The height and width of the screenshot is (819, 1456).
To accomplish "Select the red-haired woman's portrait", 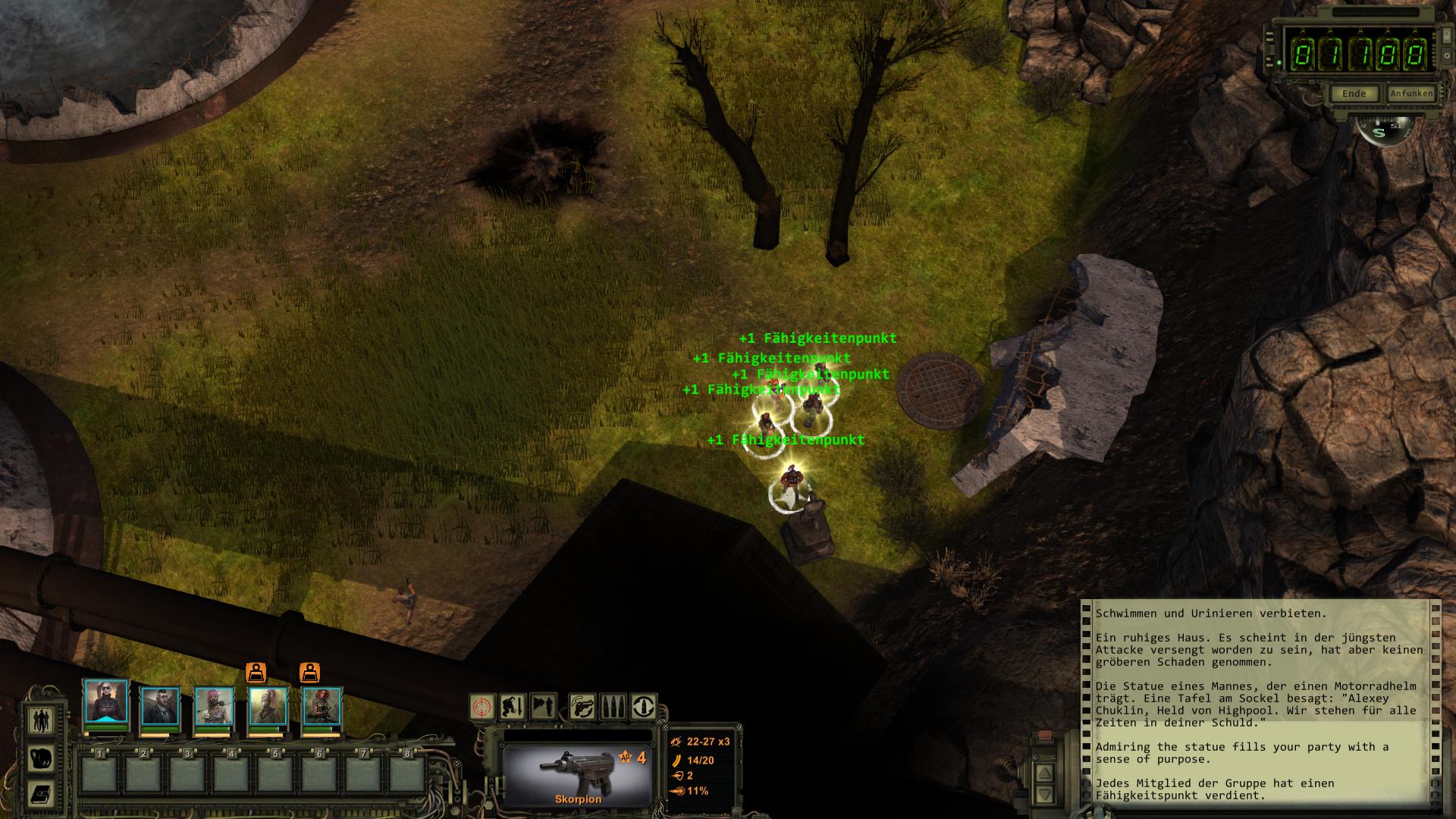I will click(x=322, y=708).
